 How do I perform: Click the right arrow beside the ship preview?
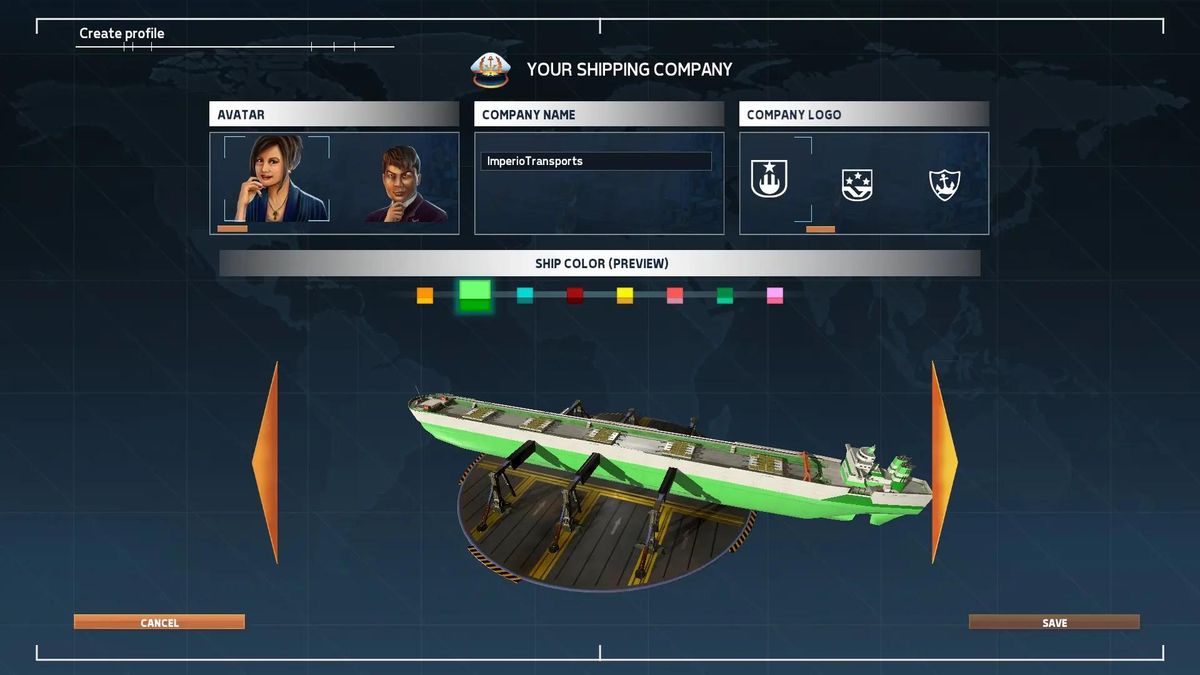[x=943, y=463]
